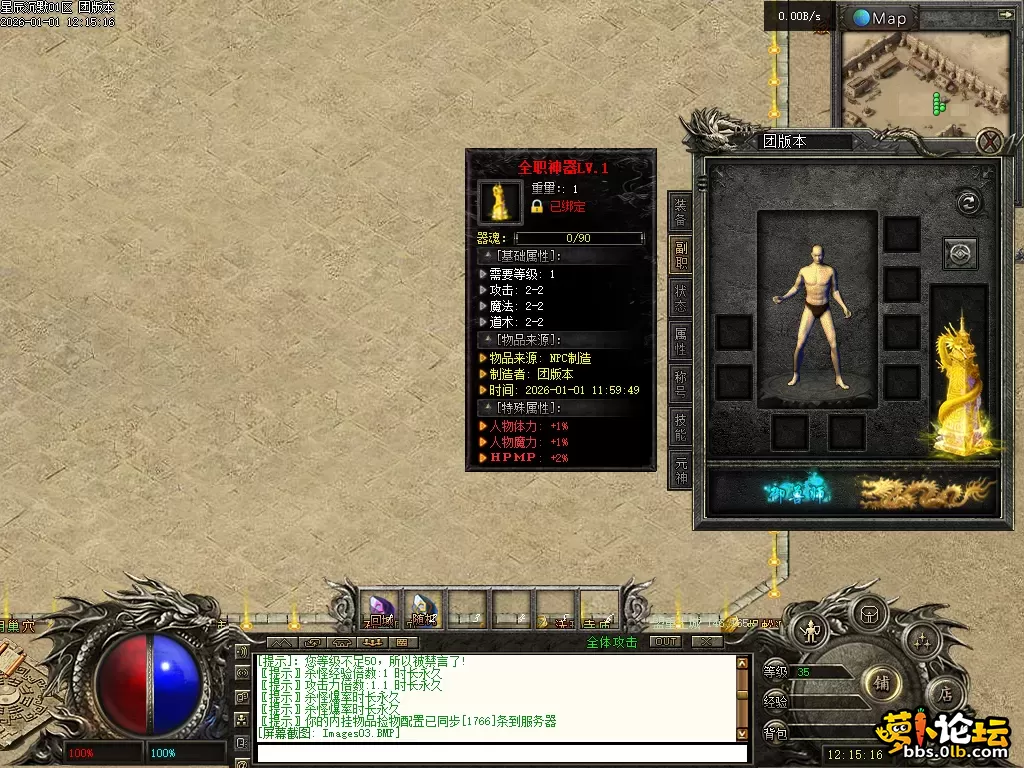Open the 铺 stall round button
1024x768 pixels.
click(882, 684)
